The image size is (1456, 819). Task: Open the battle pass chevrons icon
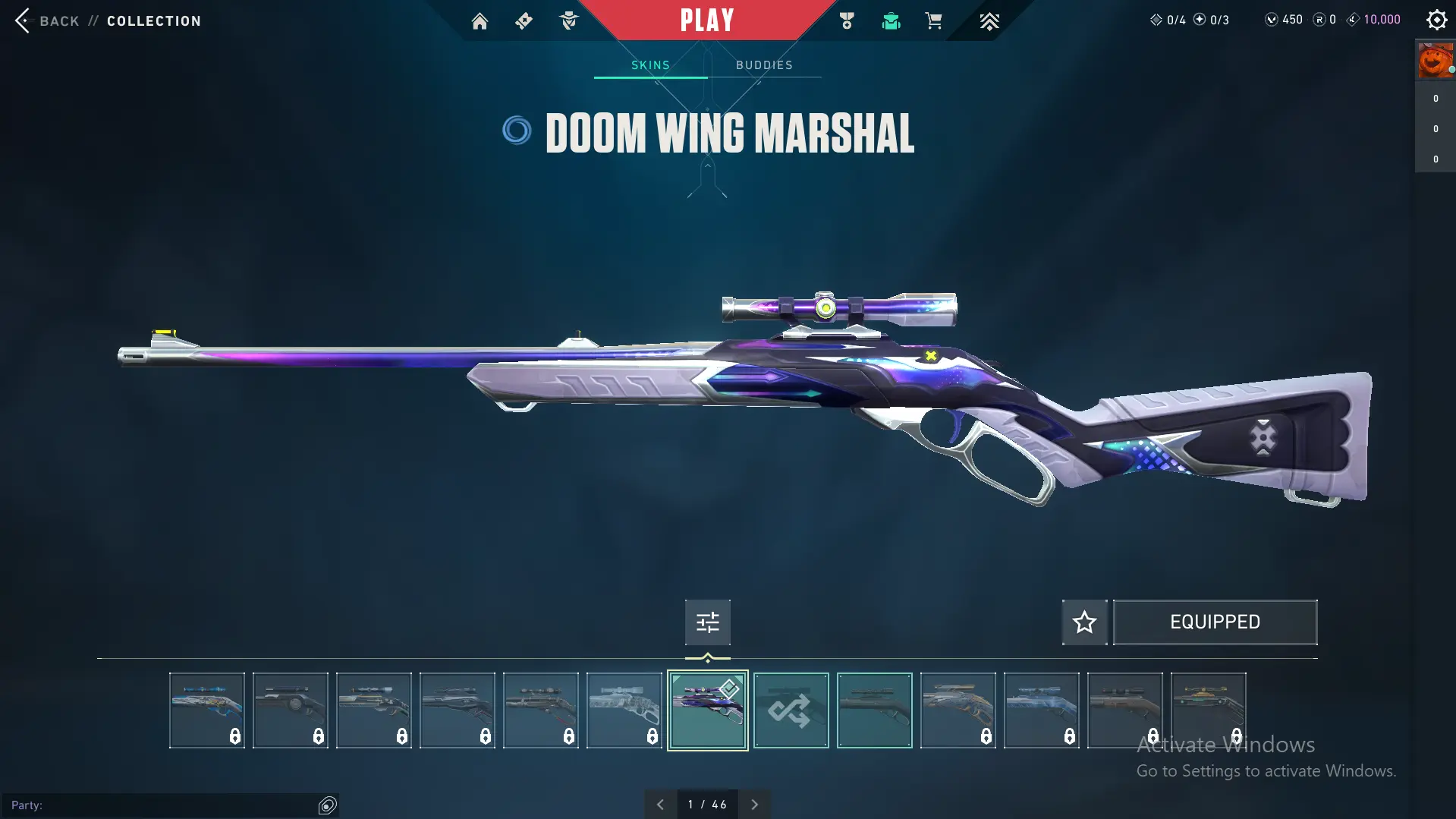pyautogui.click(x=989, y=21)
